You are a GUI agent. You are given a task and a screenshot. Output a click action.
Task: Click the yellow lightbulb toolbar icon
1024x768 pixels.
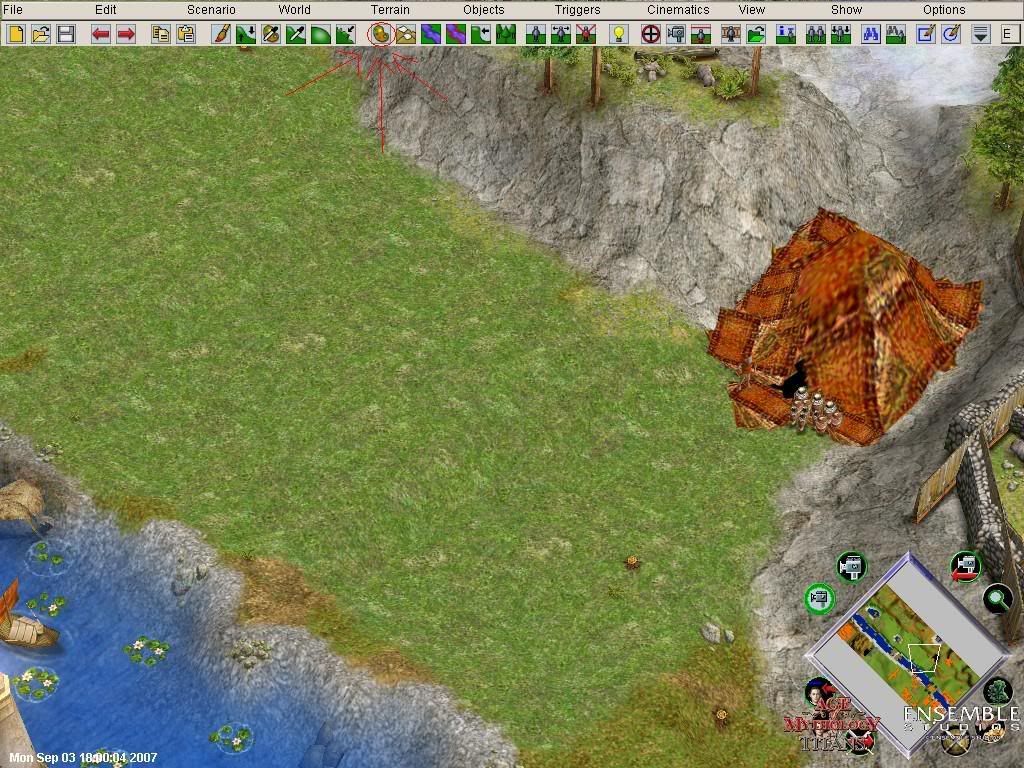click(x=619, y=34)
